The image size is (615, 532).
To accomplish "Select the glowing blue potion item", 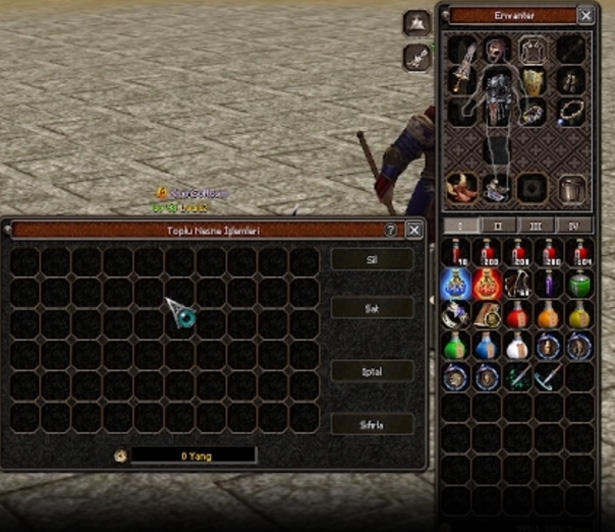I will (x=456, y=283).
